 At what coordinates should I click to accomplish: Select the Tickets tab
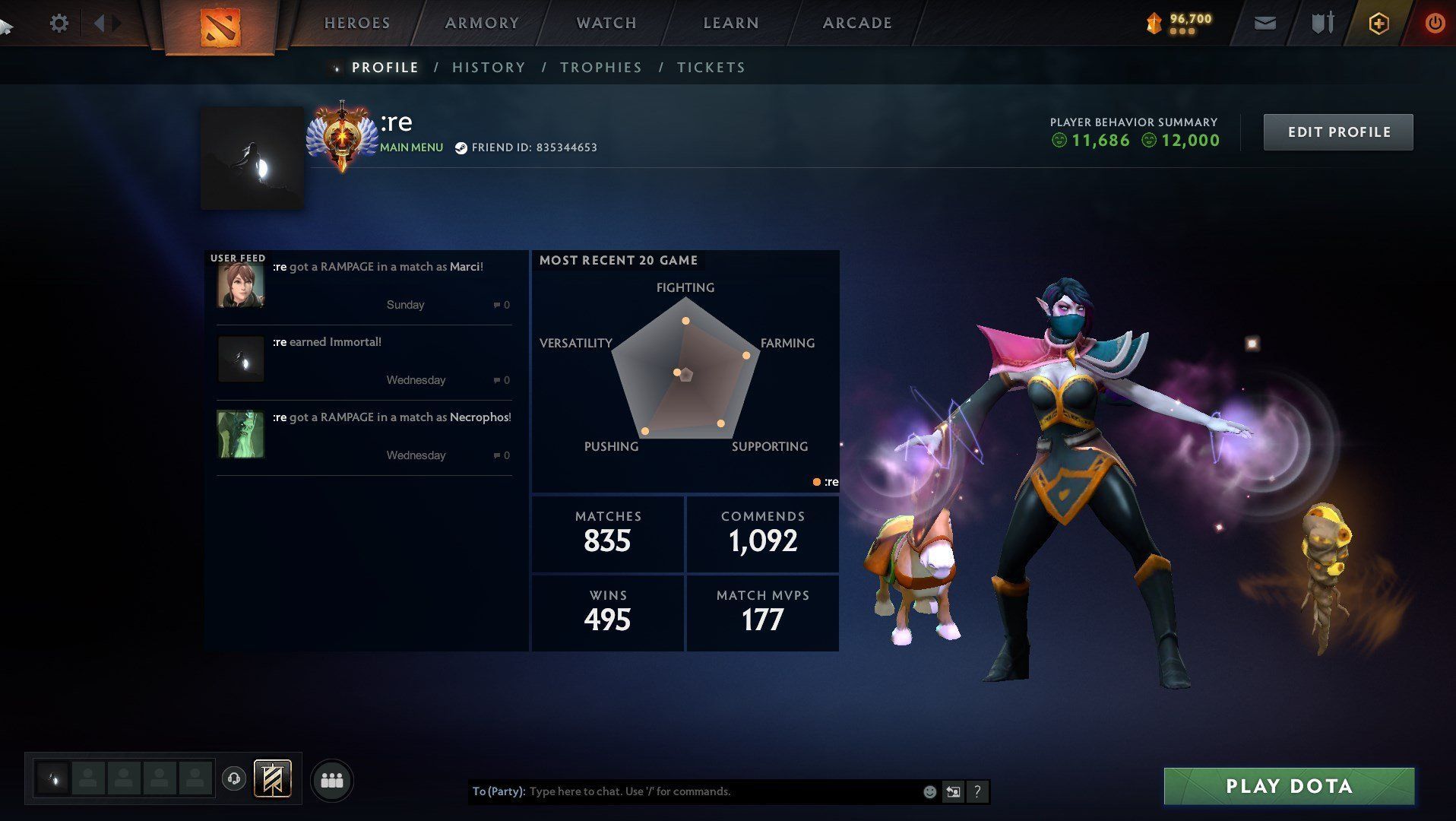711,68
